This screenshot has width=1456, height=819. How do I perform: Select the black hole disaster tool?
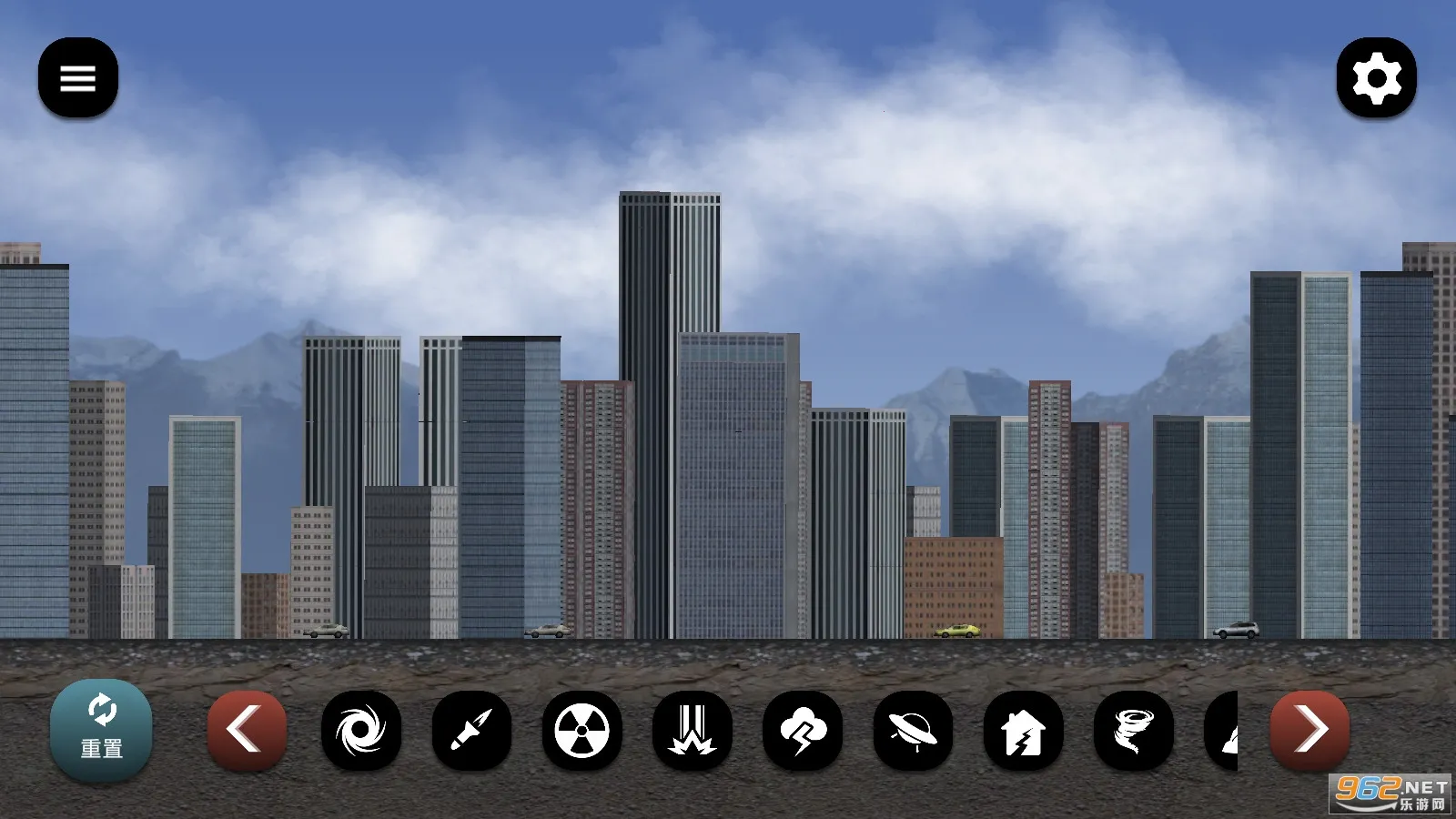(x=362, y=731)
